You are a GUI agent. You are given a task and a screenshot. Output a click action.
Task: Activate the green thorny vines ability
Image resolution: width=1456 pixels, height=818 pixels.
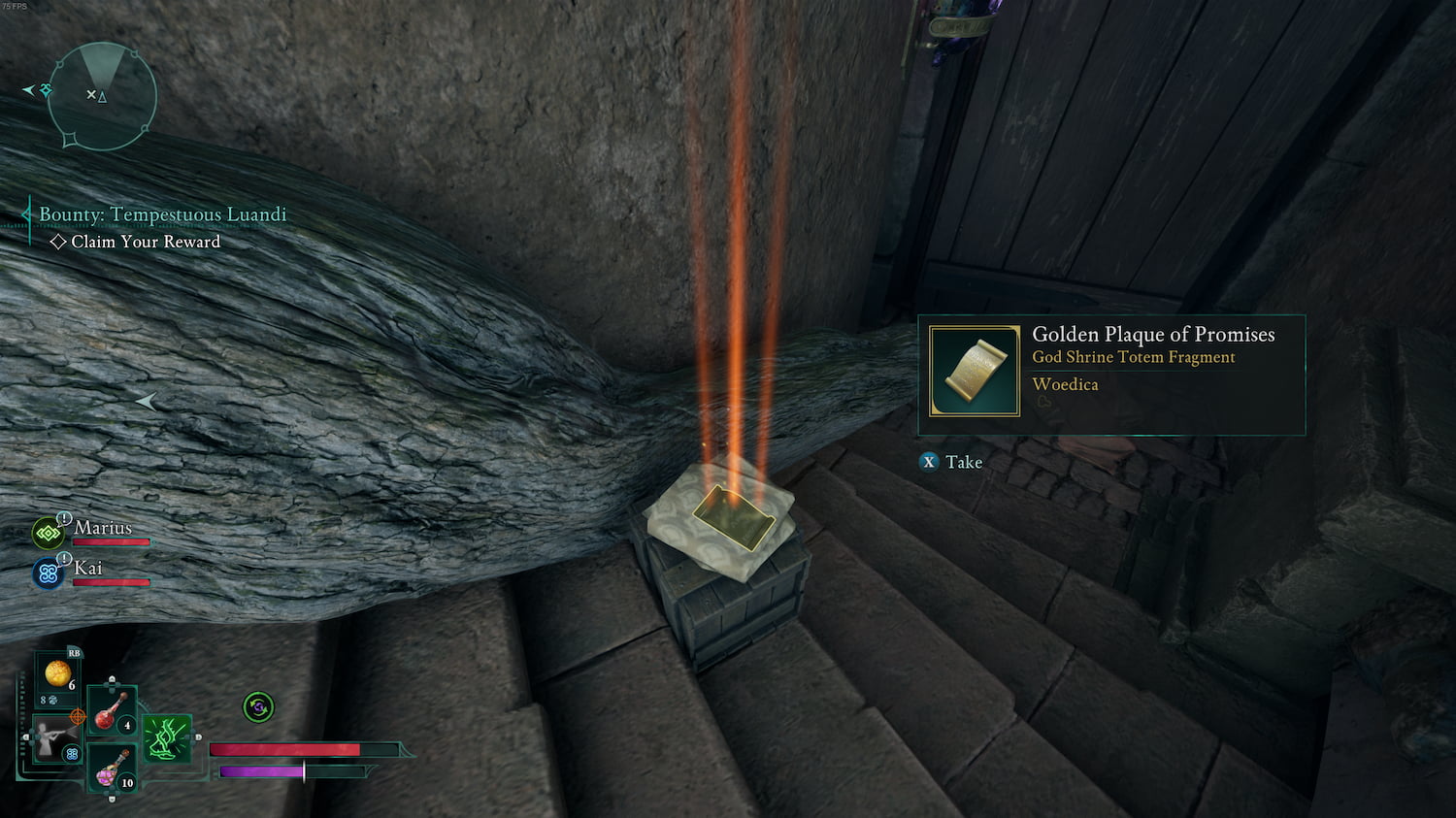tap(166, 737)
